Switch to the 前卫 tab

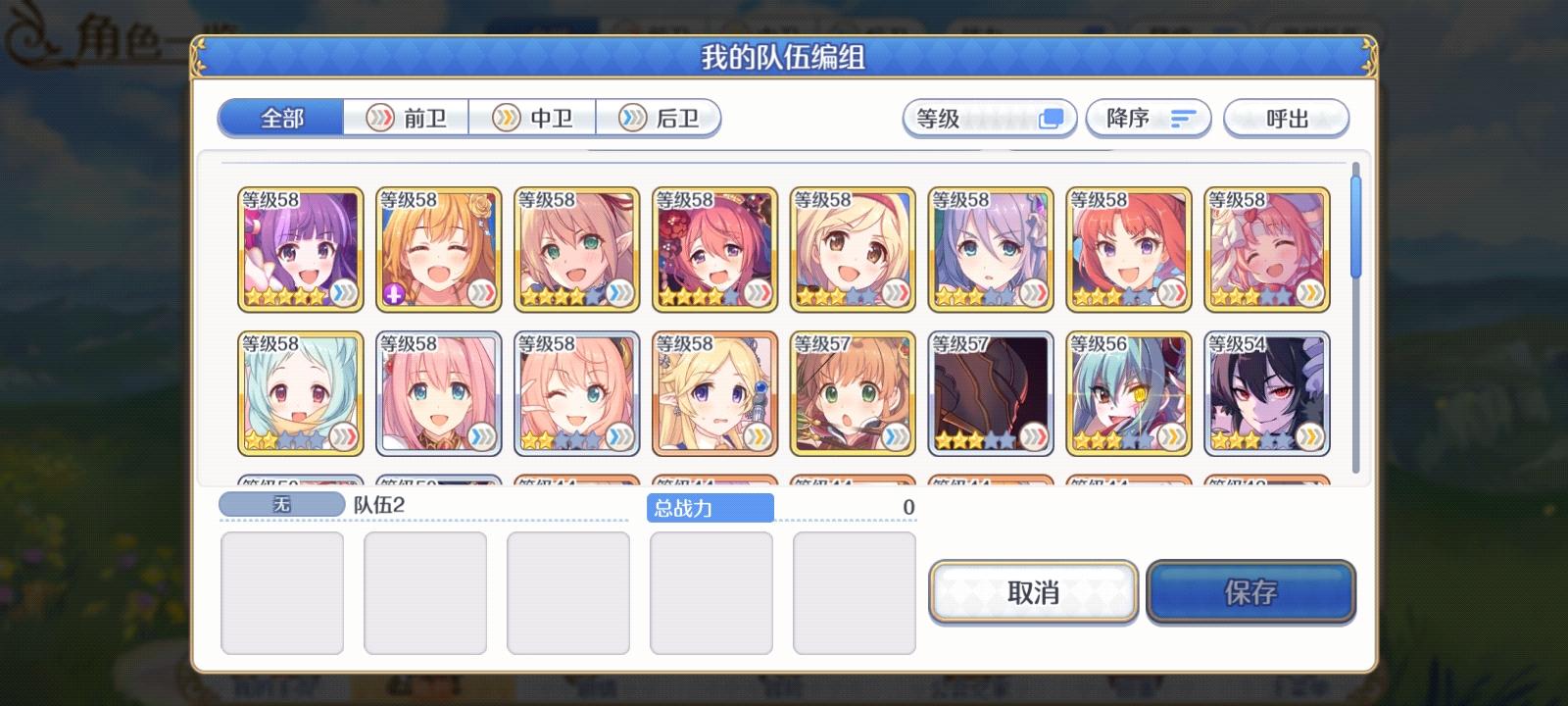[406, 118]
